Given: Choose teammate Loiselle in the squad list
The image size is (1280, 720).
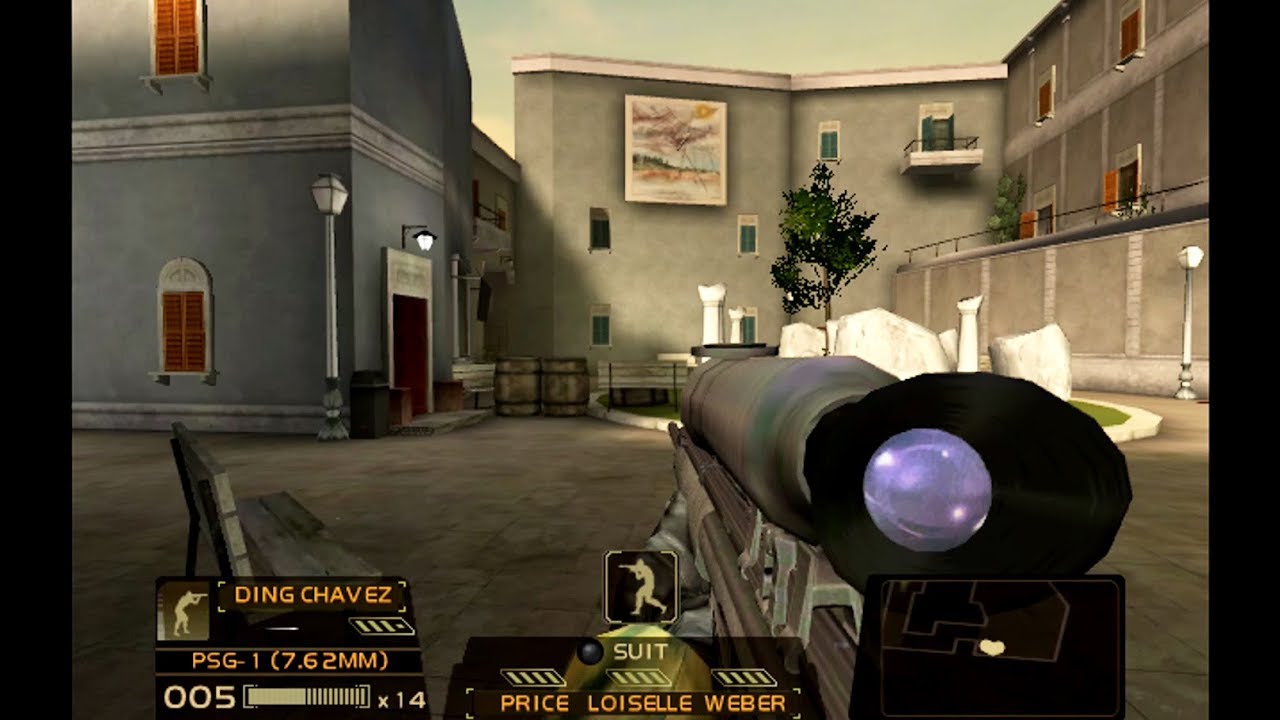Looking at the screenshot, I should (641, 703).
